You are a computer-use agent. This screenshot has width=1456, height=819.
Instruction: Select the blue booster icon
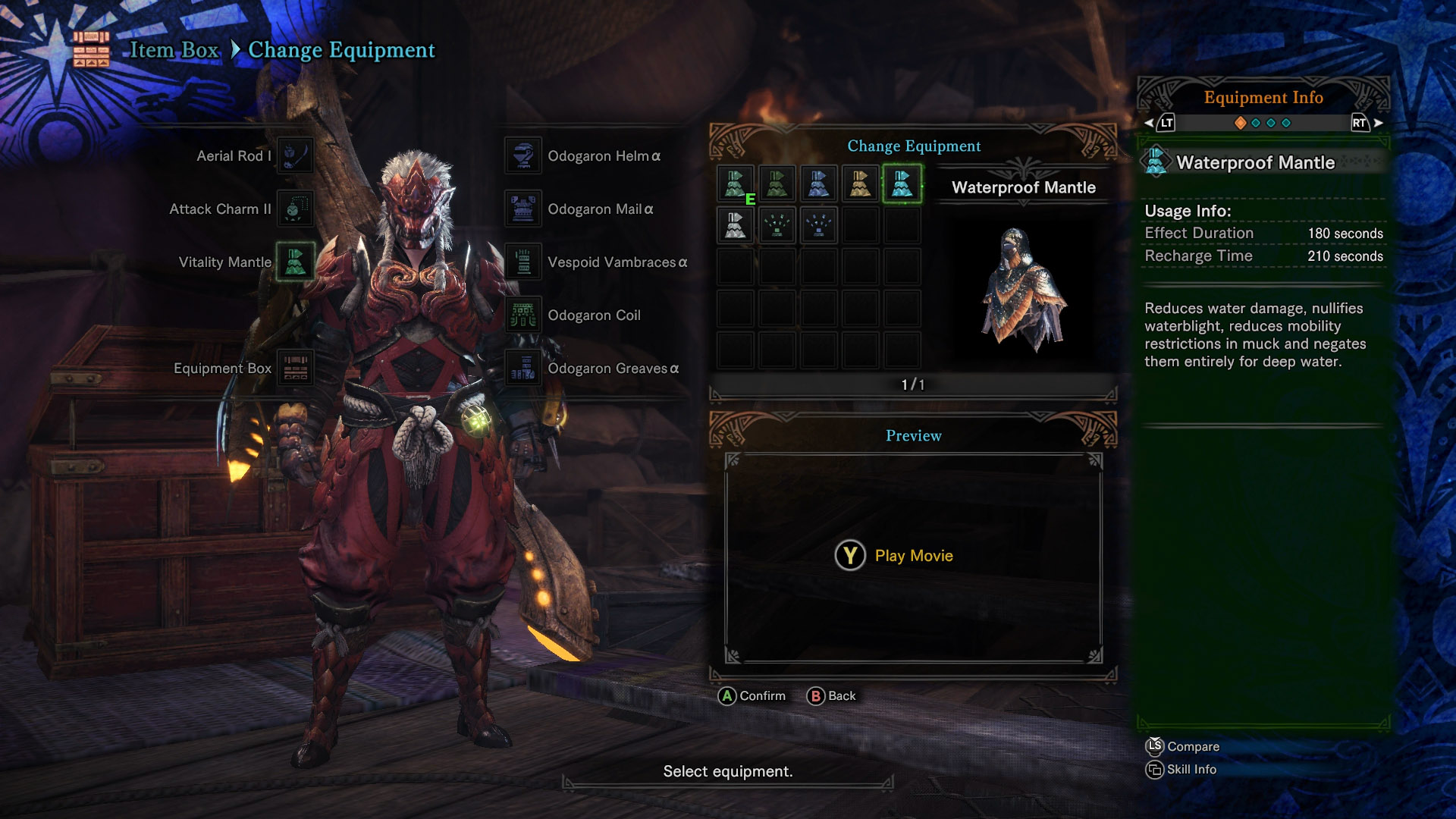tap(818, 226)
